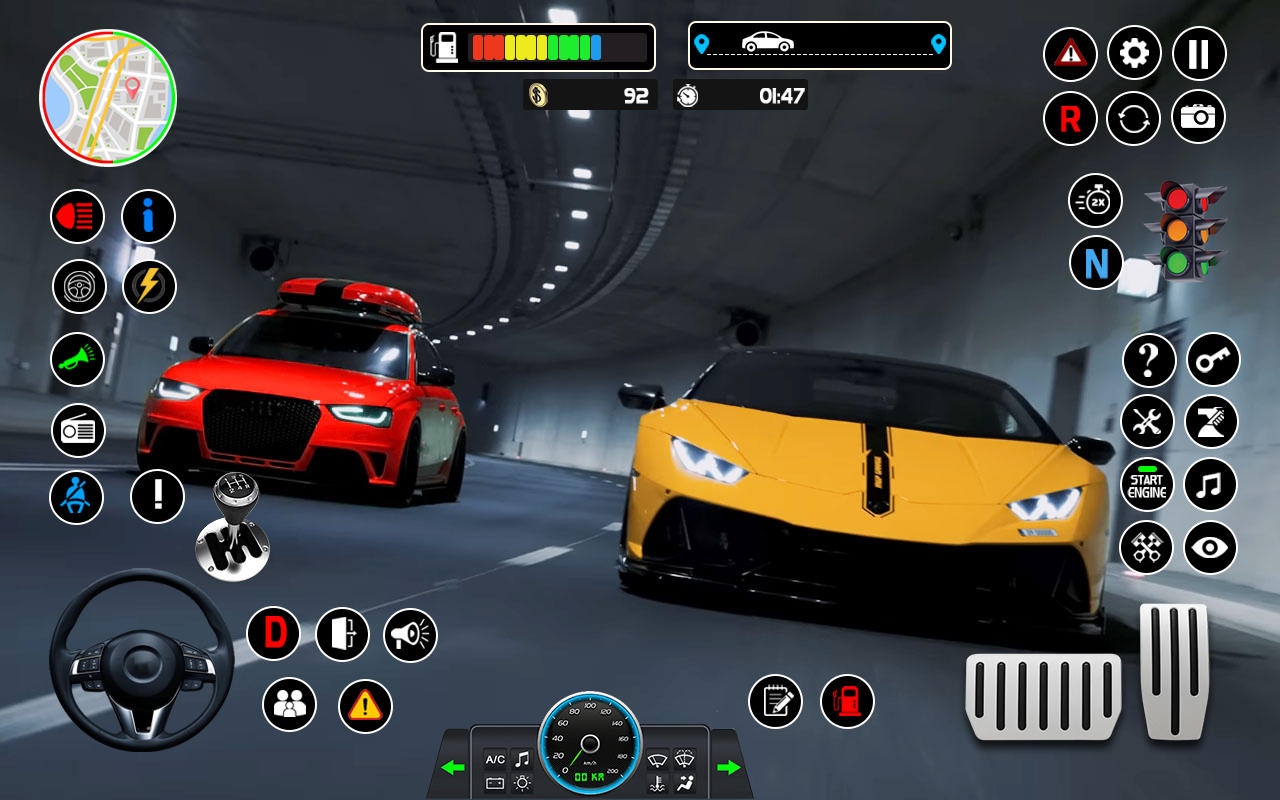1280x800 pixels.
Task: Select the wrench and screwdriver repair icon
Action: point(1147,422)
